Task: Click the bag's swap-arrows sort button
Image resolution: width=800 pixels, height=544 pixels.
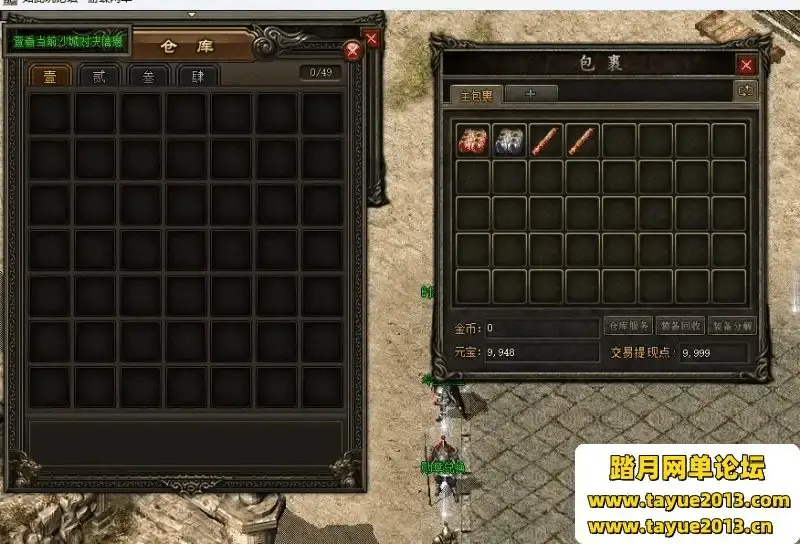Action: [746, 91]
